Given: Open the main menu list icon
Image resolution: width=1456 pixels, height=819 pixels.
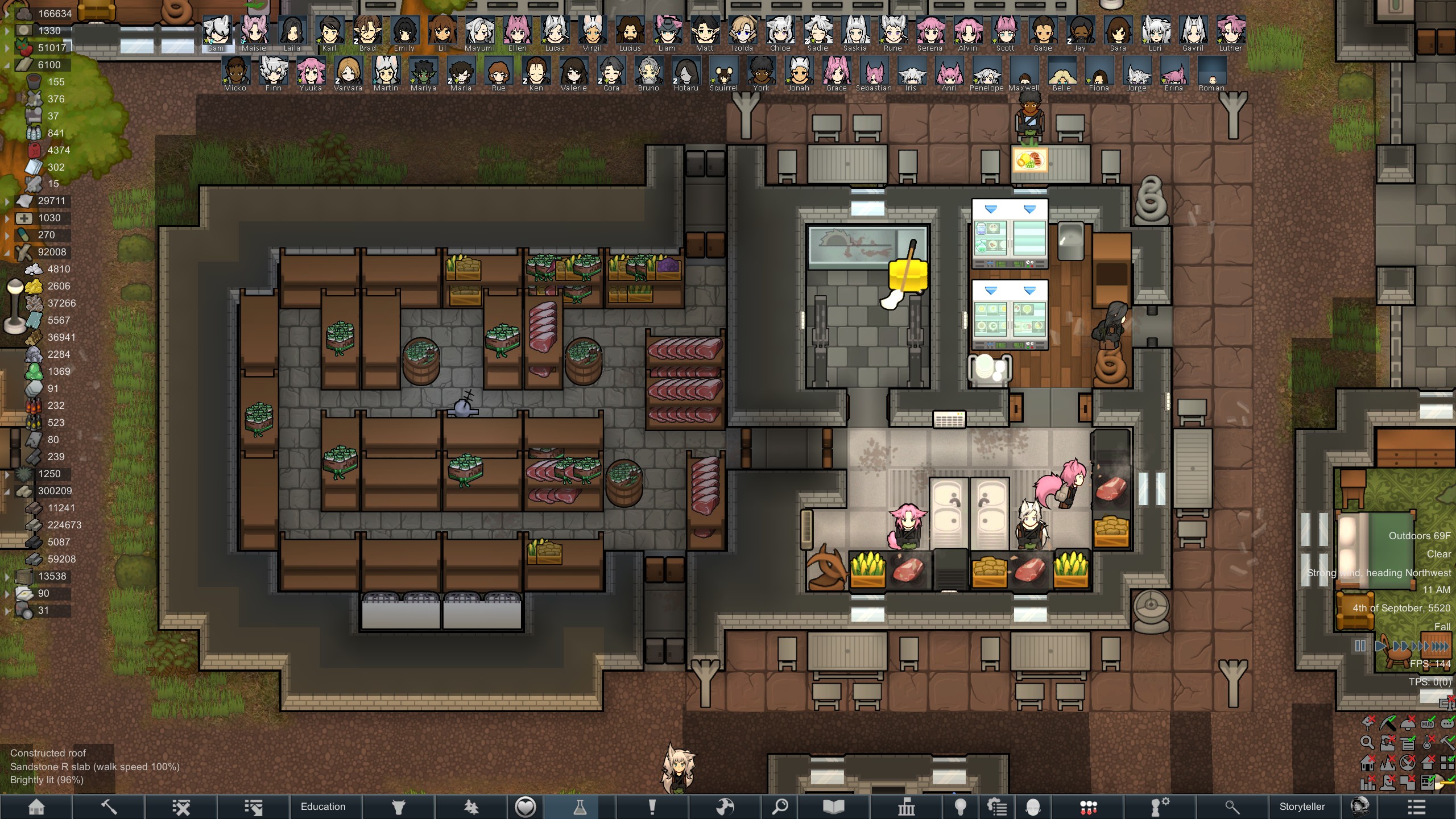Looking at the screenshot, I should 1416,806.
